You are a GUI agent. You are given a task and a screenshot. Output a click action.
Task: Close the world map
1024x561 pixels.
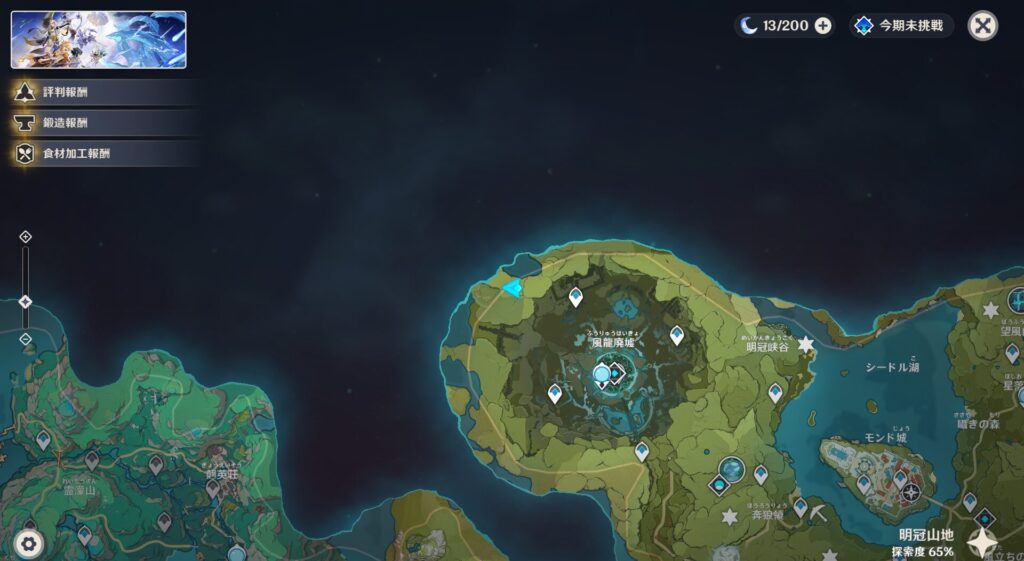983,26
